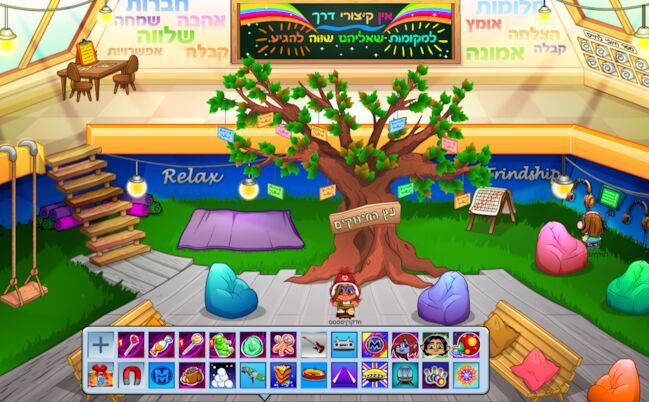Viewport: 649px width, 402px height.
Task: Select the wrapped candy item slot
Action: pyautogui.click(x=162, y=345)
